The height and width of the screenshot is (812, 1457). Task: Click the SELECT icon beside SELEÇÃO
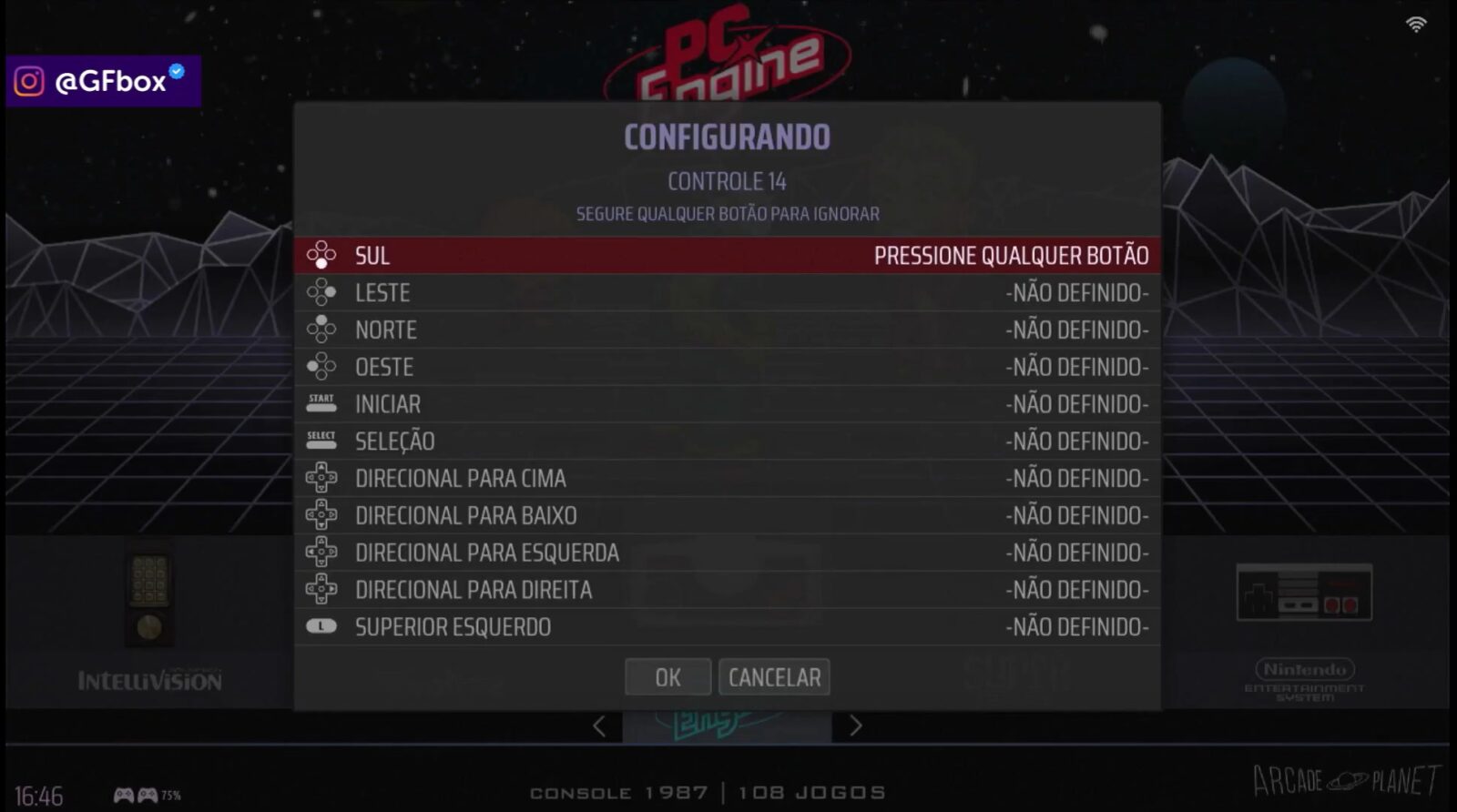[322, 441]
